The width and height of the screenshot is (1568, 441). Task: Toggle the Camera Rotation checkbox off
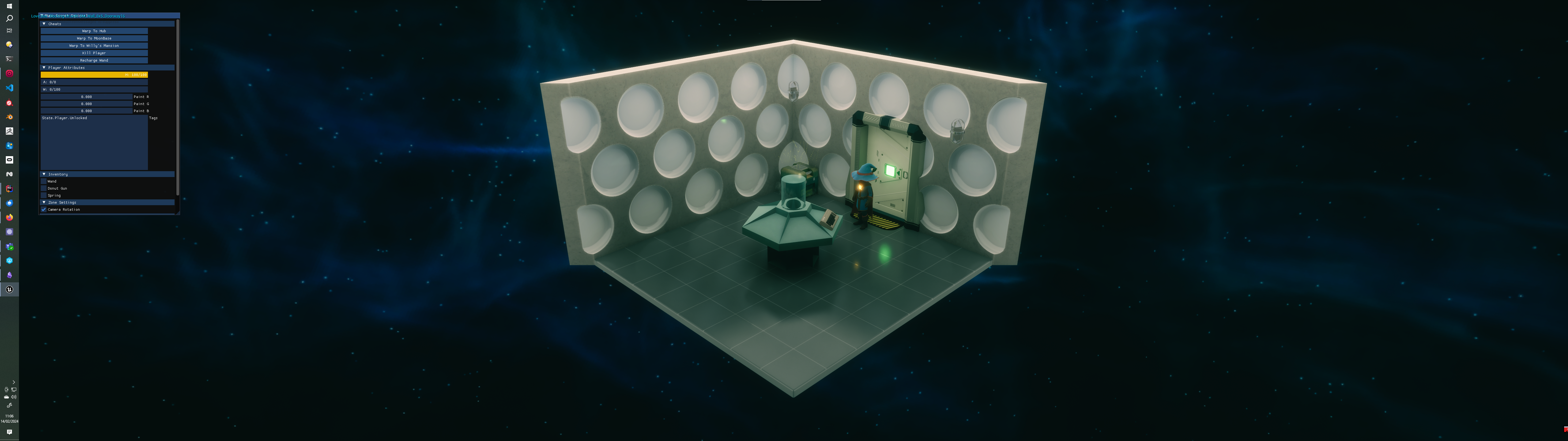click(44, 209)
